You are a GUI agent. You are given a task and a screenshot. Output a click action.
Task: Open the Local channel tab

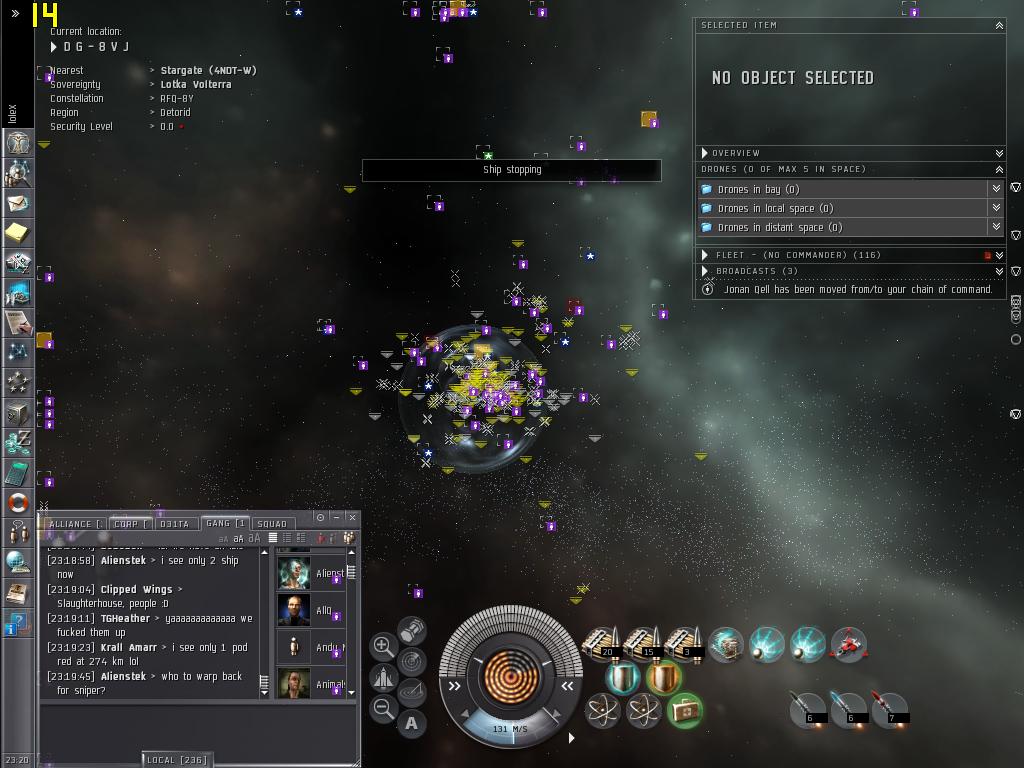177,760
